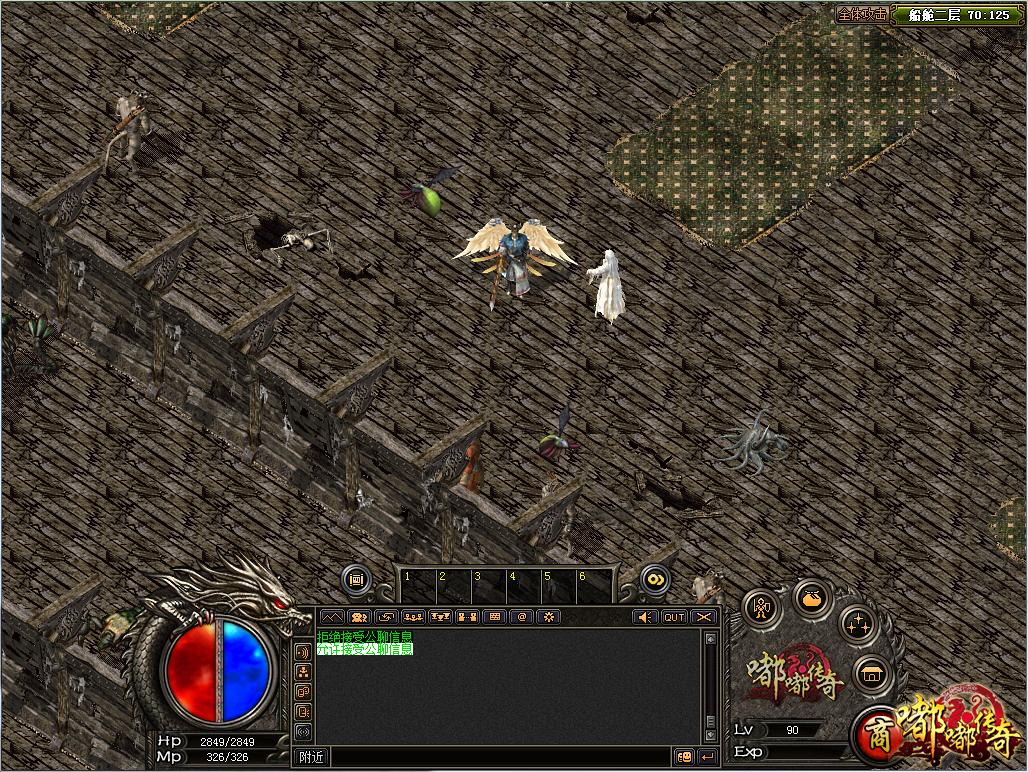Open the bag inventory icon

point(813,599)
